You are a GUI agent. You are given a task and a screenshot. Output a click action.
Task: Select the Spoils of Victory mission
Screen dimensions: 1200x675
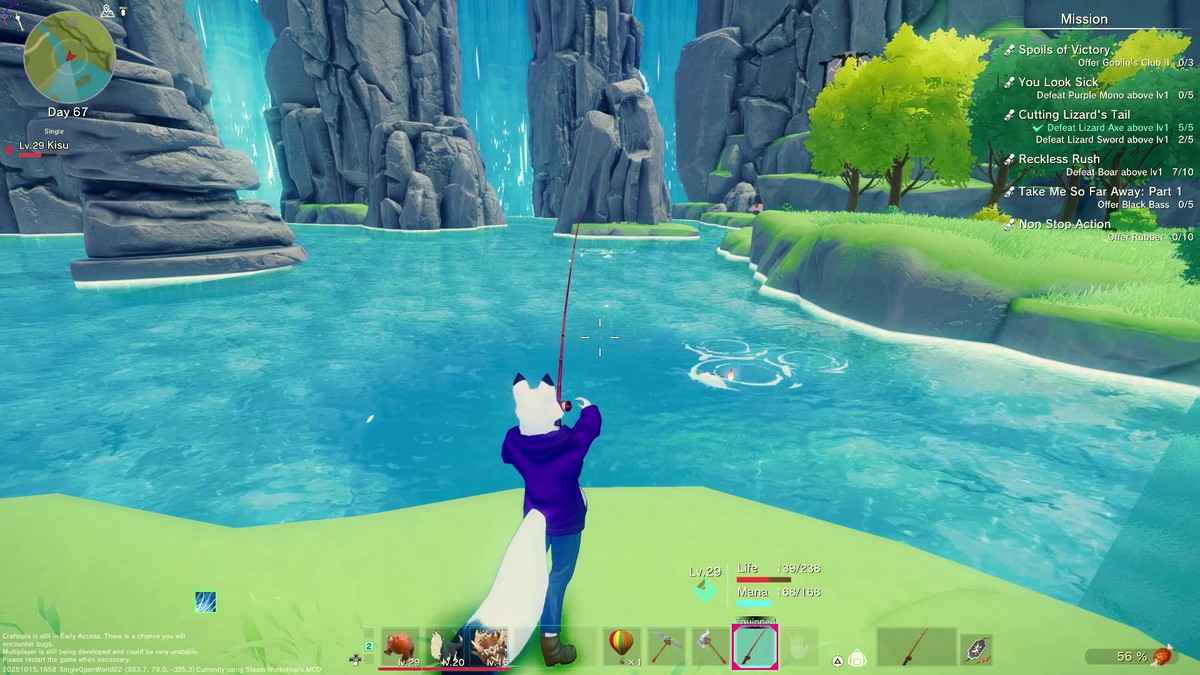[x=1064, y=50]
